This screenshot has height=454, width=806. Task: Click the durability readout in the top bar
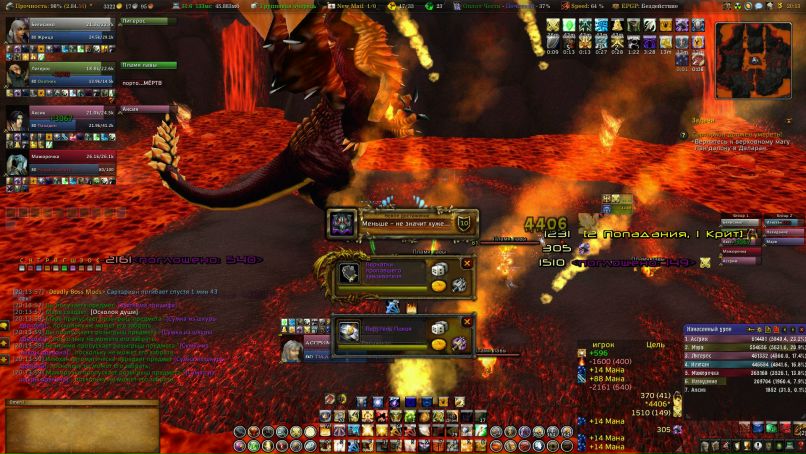click(44, 5)
